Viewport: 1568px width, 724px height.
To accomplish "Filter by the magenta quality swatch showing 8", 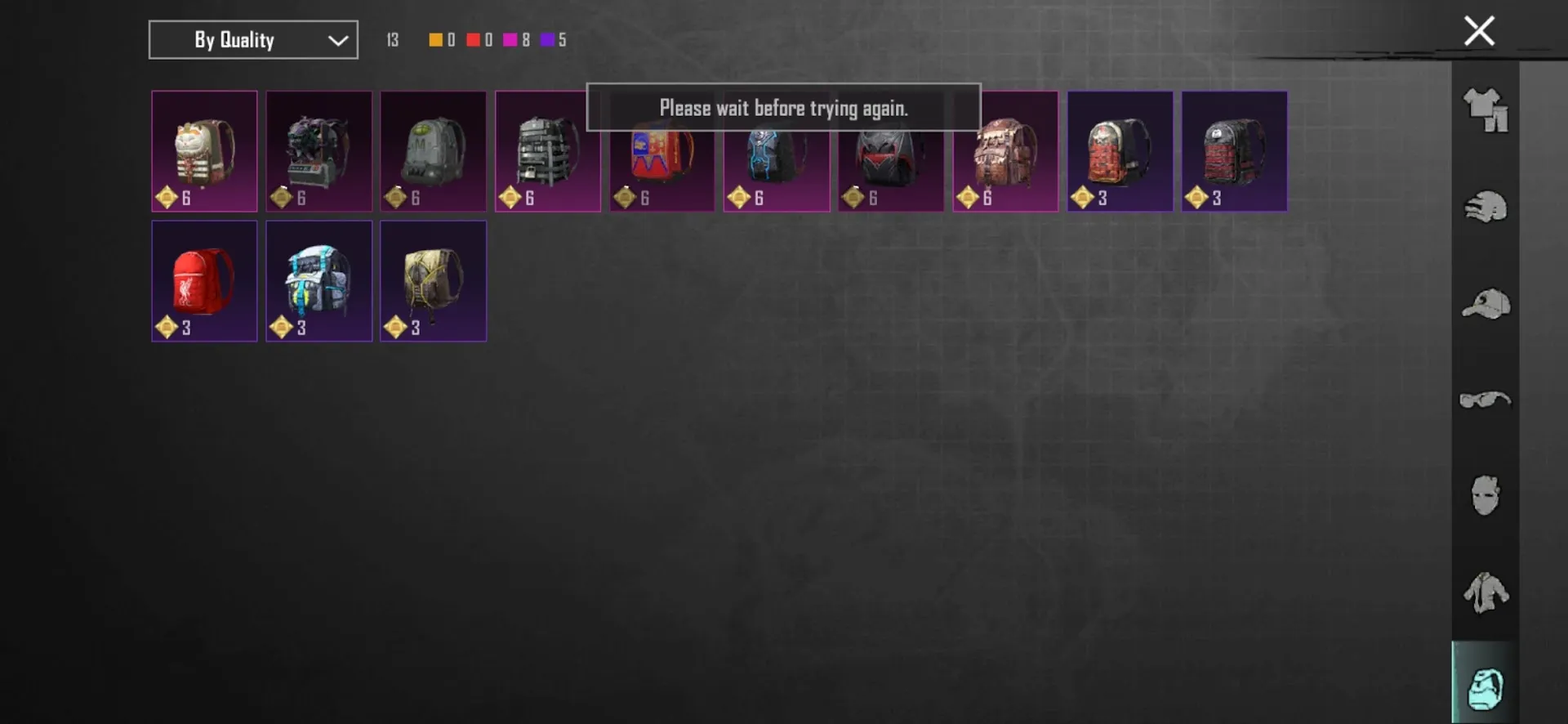I will pyautogui.click(x=510, y=39).
